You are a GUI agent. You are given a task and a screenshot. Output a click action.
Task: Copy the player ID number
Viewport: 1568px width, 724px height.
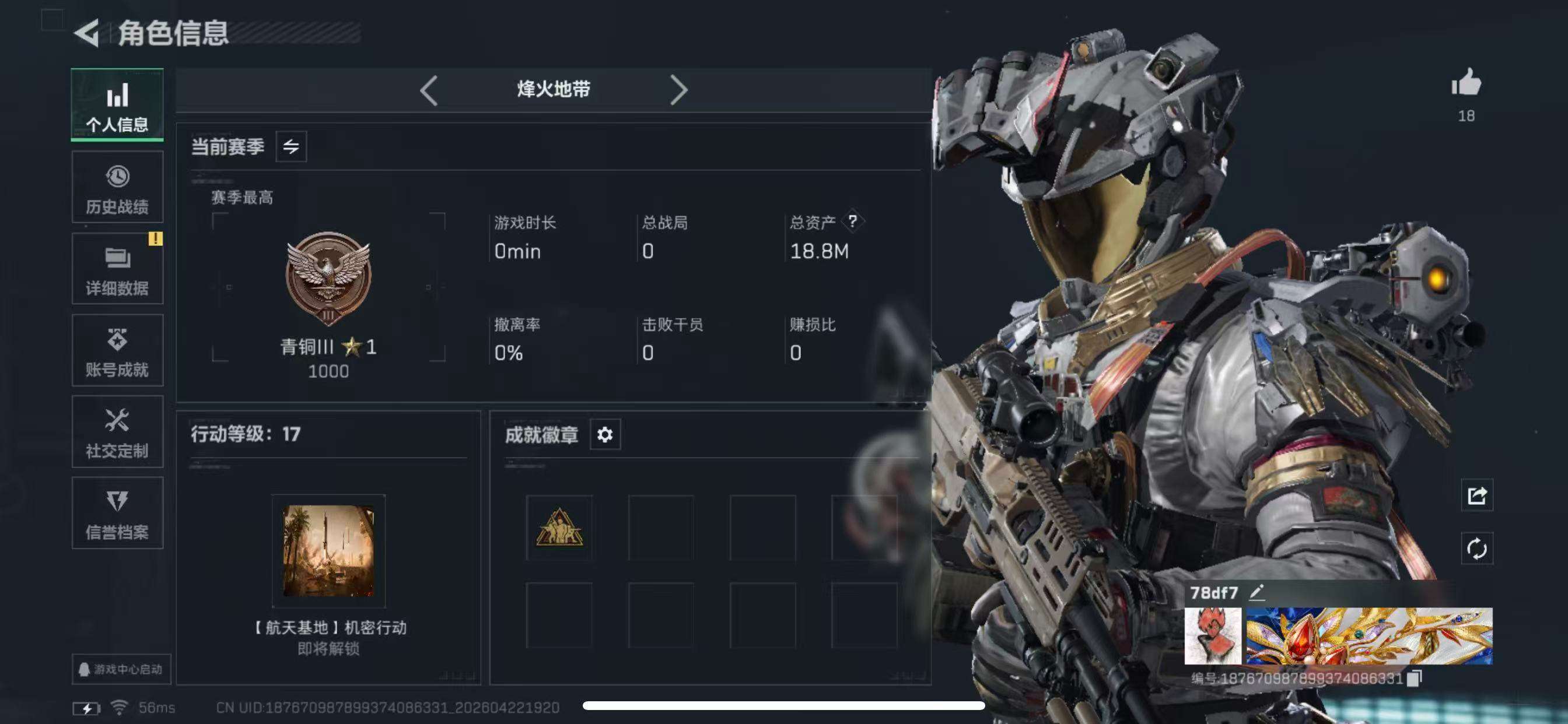click(1415, 679)
